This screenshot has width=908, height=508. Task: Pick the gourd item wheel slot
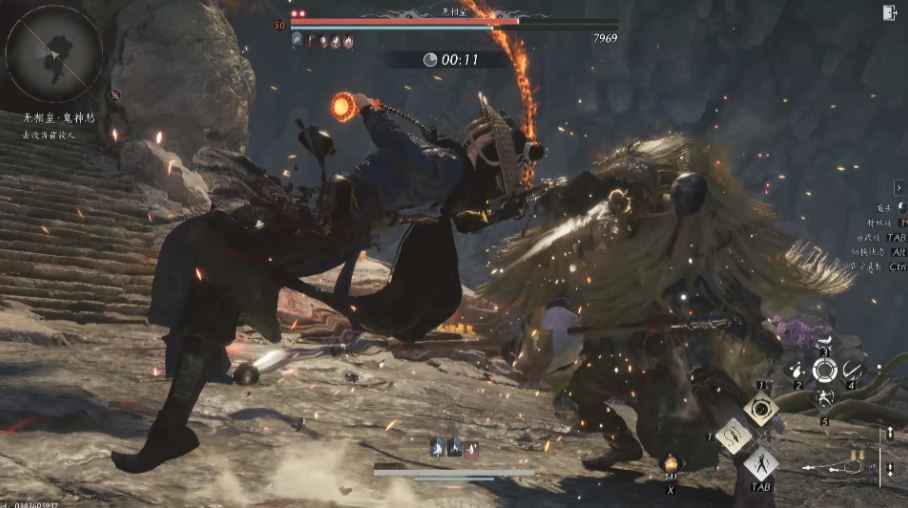coord(797,371)
